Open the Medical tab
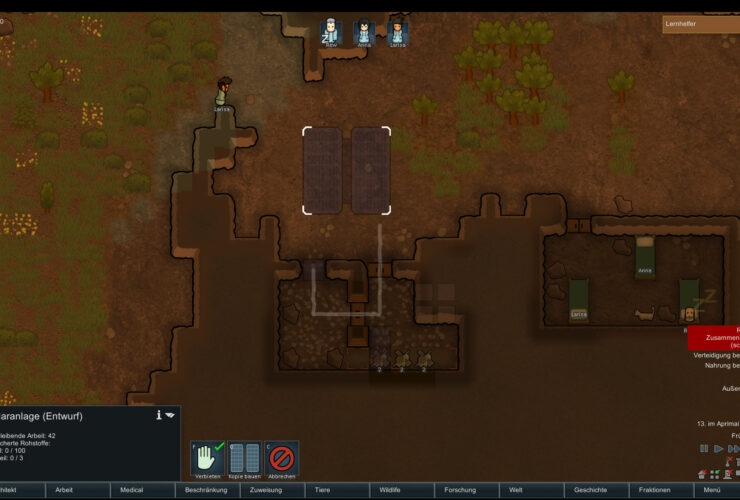Screen dimensions: 740x500 pos(132,491)
